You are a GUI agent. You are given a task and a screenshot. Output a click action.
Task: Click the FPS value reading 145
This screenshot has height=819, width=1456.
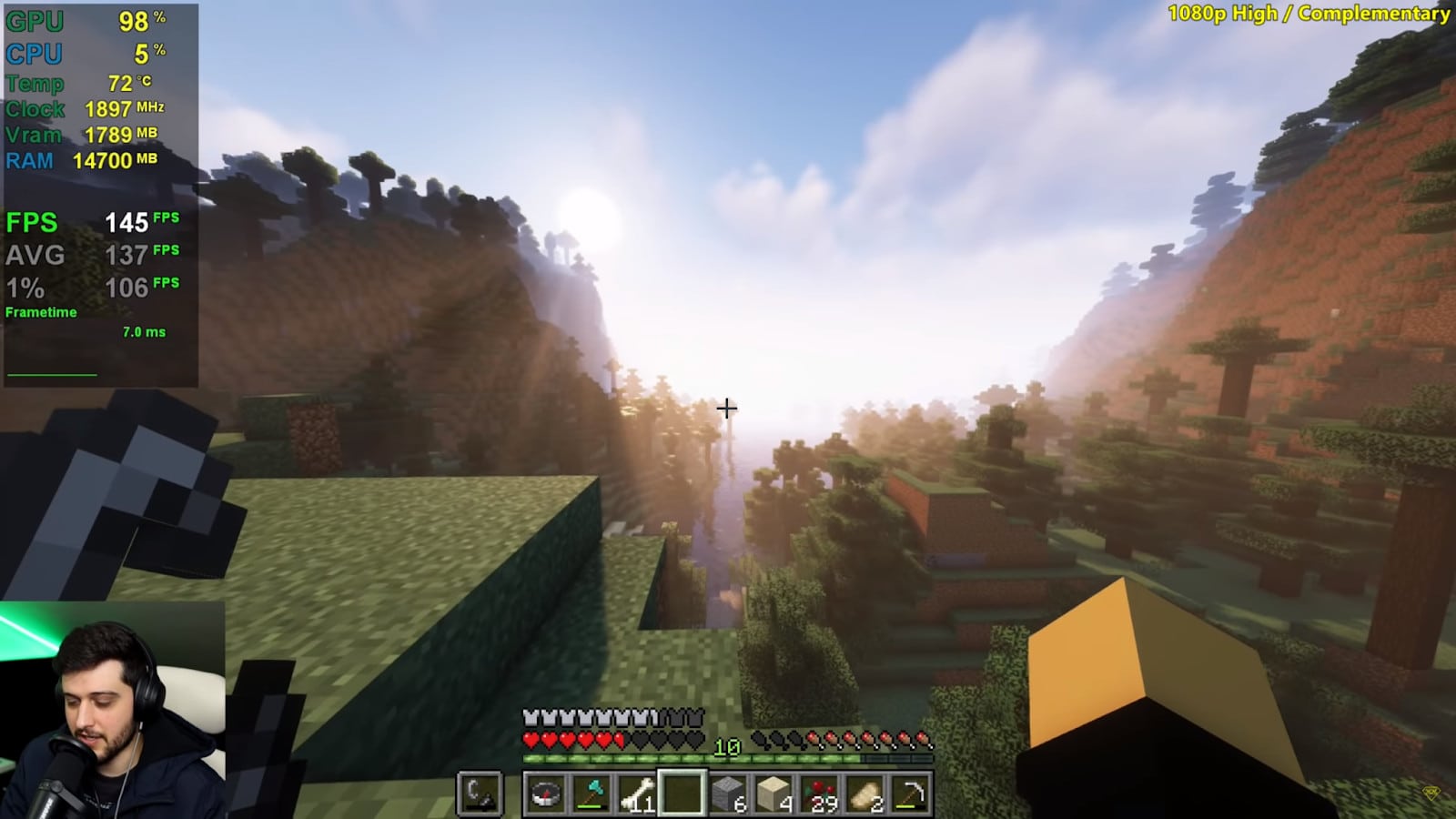(x=127, y=221)
